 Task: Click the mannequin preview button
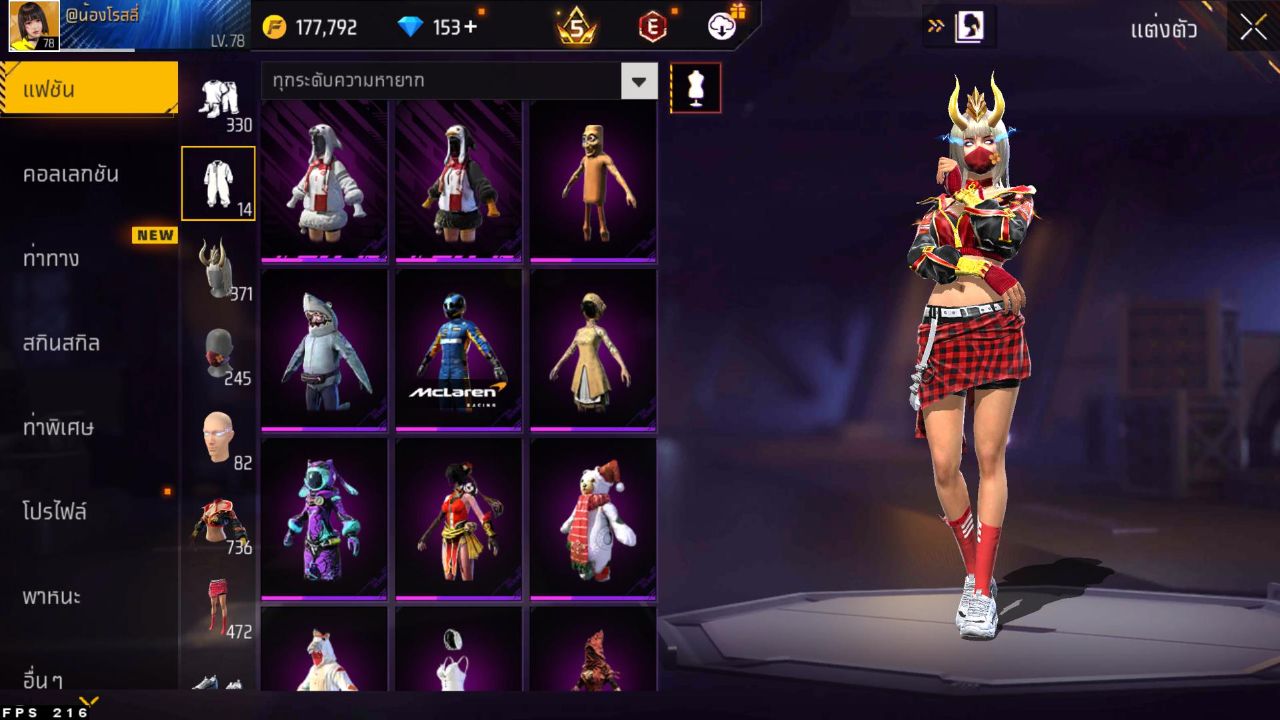695,88
